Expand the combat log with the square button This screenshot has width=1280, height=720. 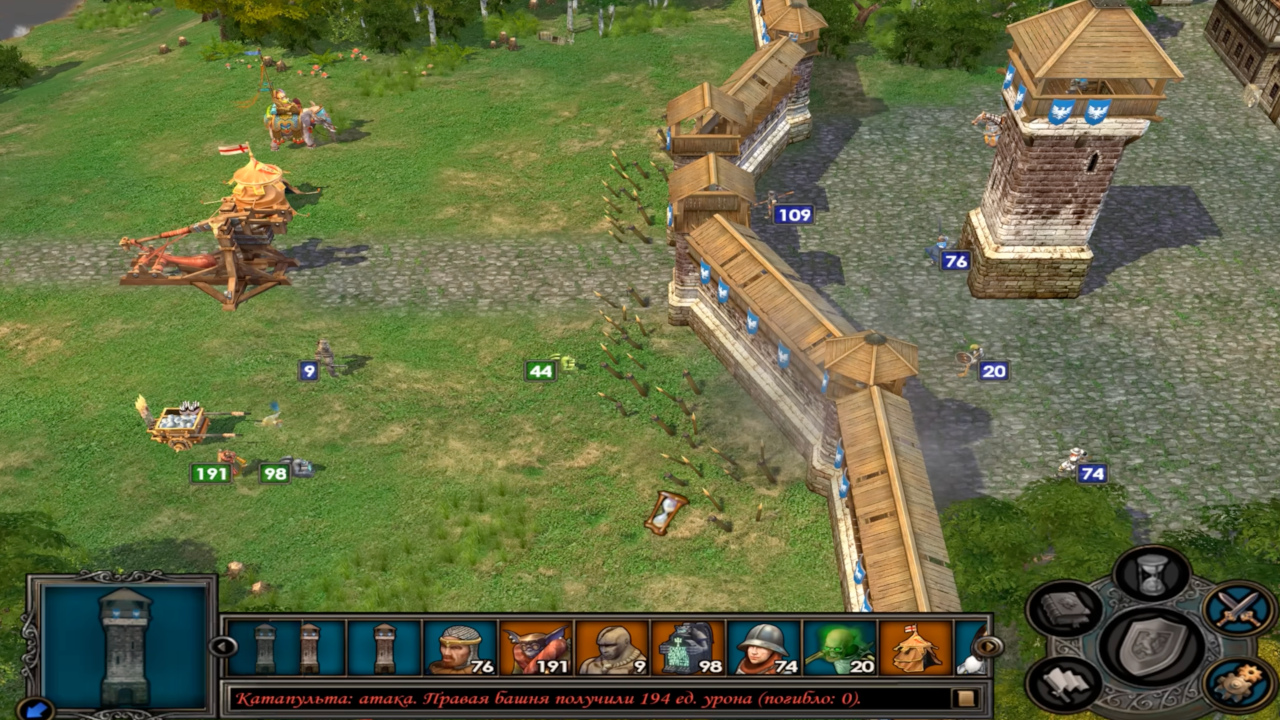click(966, 698)
